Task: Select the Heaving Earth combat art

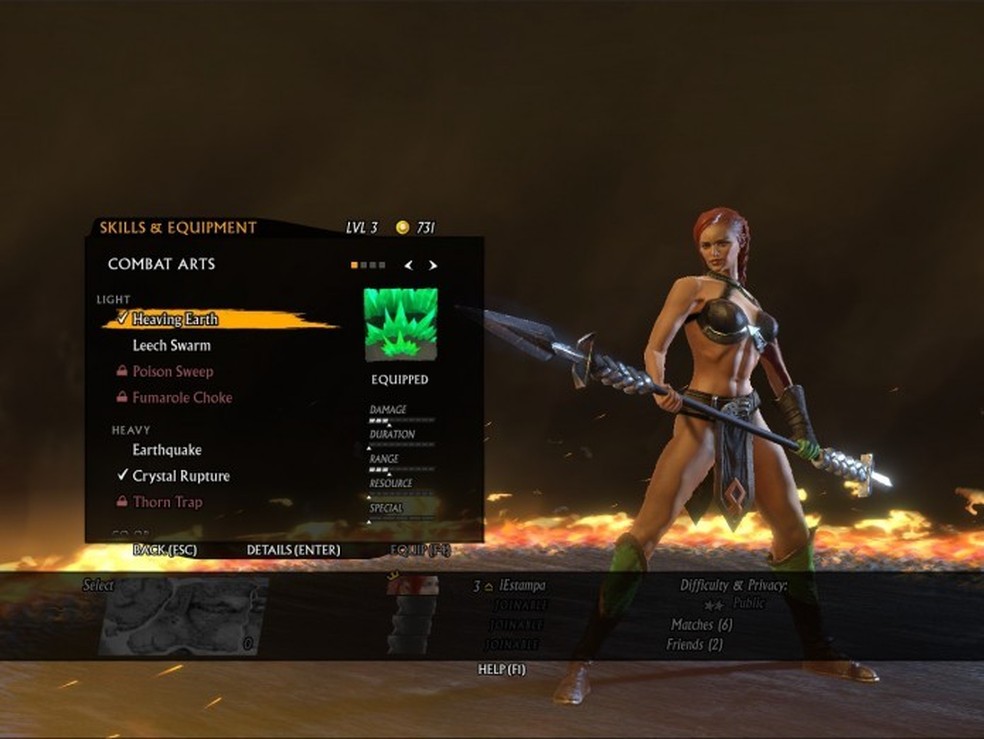Action: pyautogui.click(x=175, y=319)
